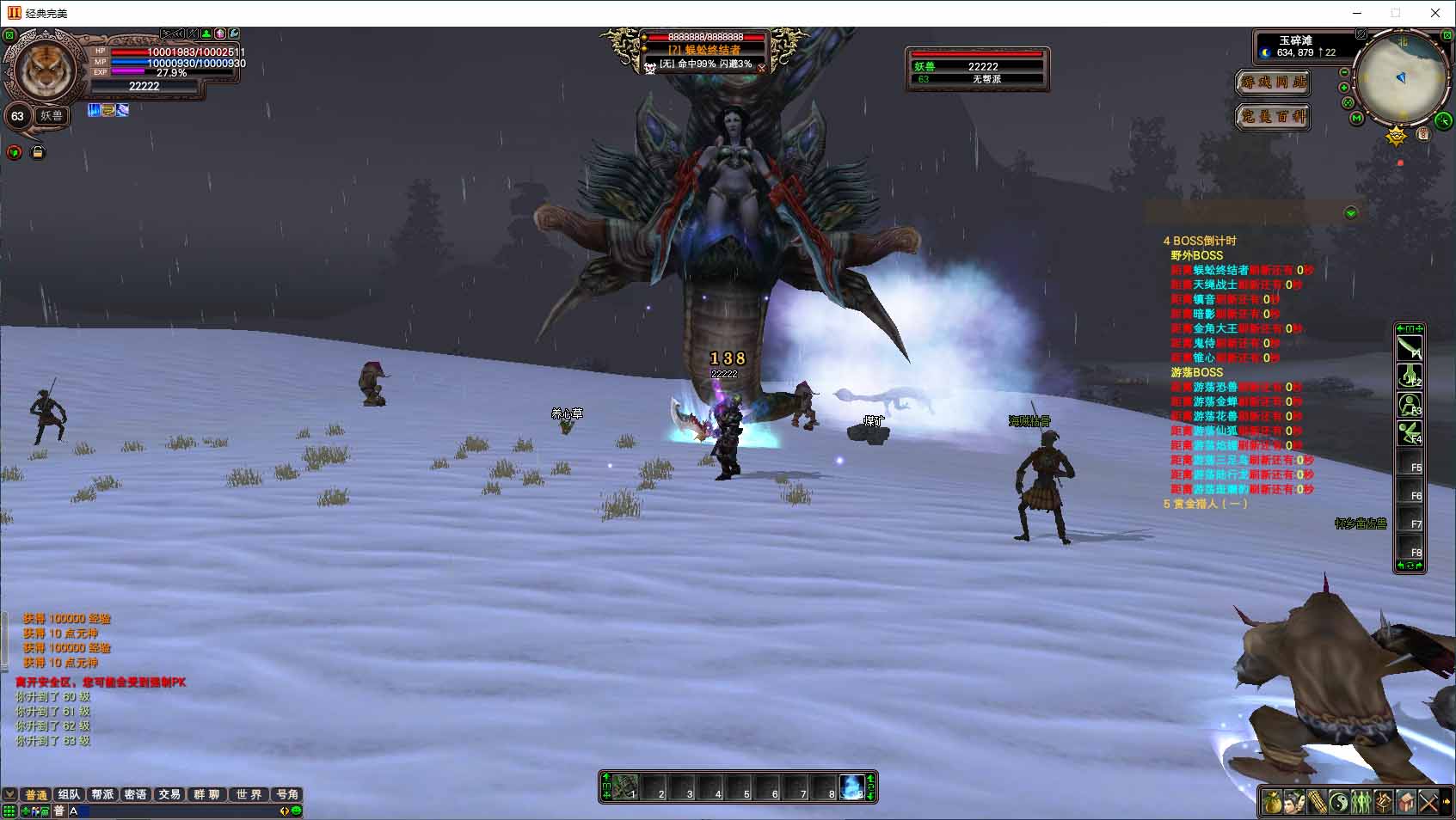Open the world map with M button
Image resolution: width=1456 pixels, height=820 pixels.
pos(1357,118)
